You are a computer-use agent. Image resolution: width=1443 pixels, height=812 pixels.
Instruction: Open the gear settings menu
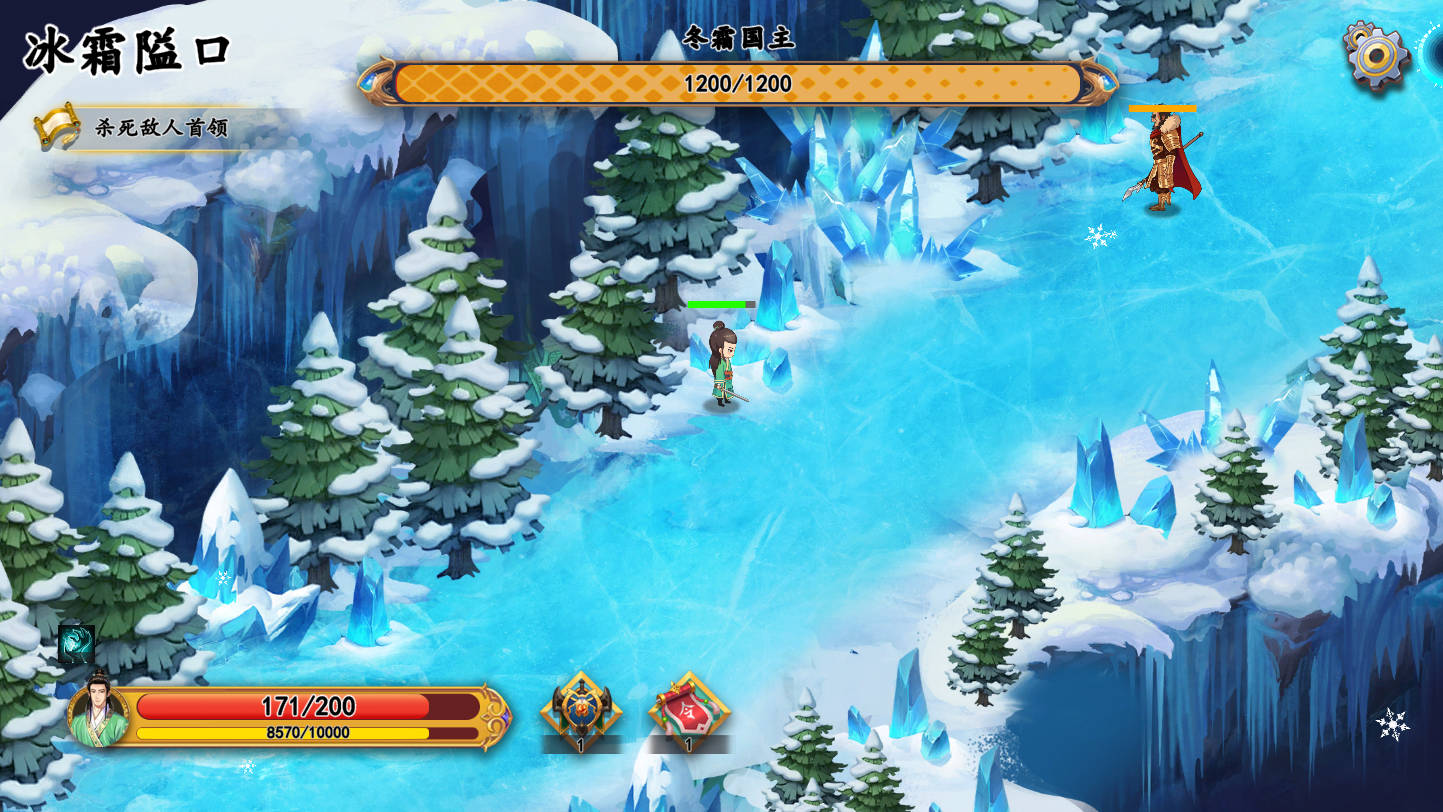click(x=1377, y=56)
